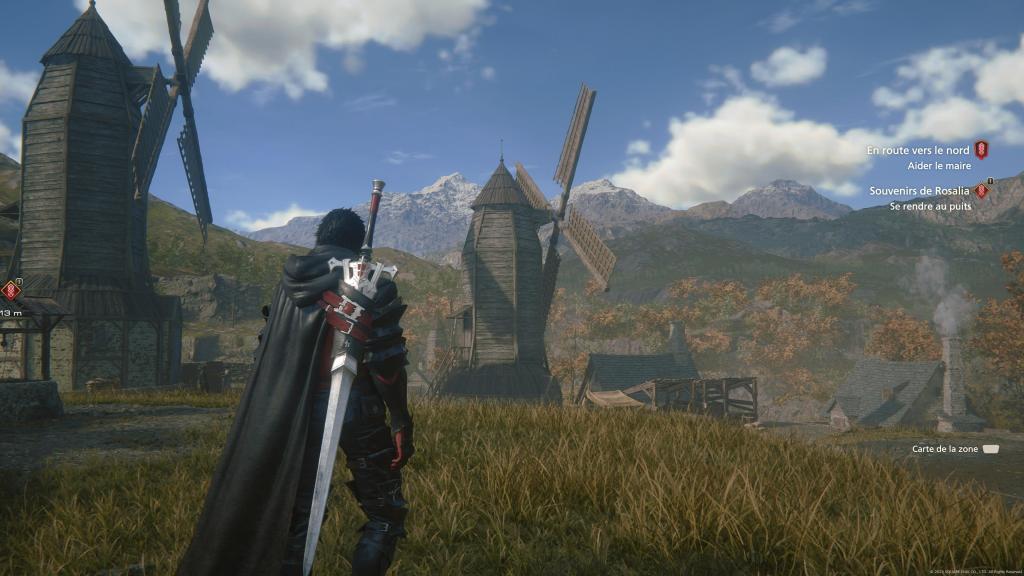Viewport: 1024px width, 576px height.
Task: Select the "En route vers le nord" quest tracker
Action: click(x=919, y=150)
